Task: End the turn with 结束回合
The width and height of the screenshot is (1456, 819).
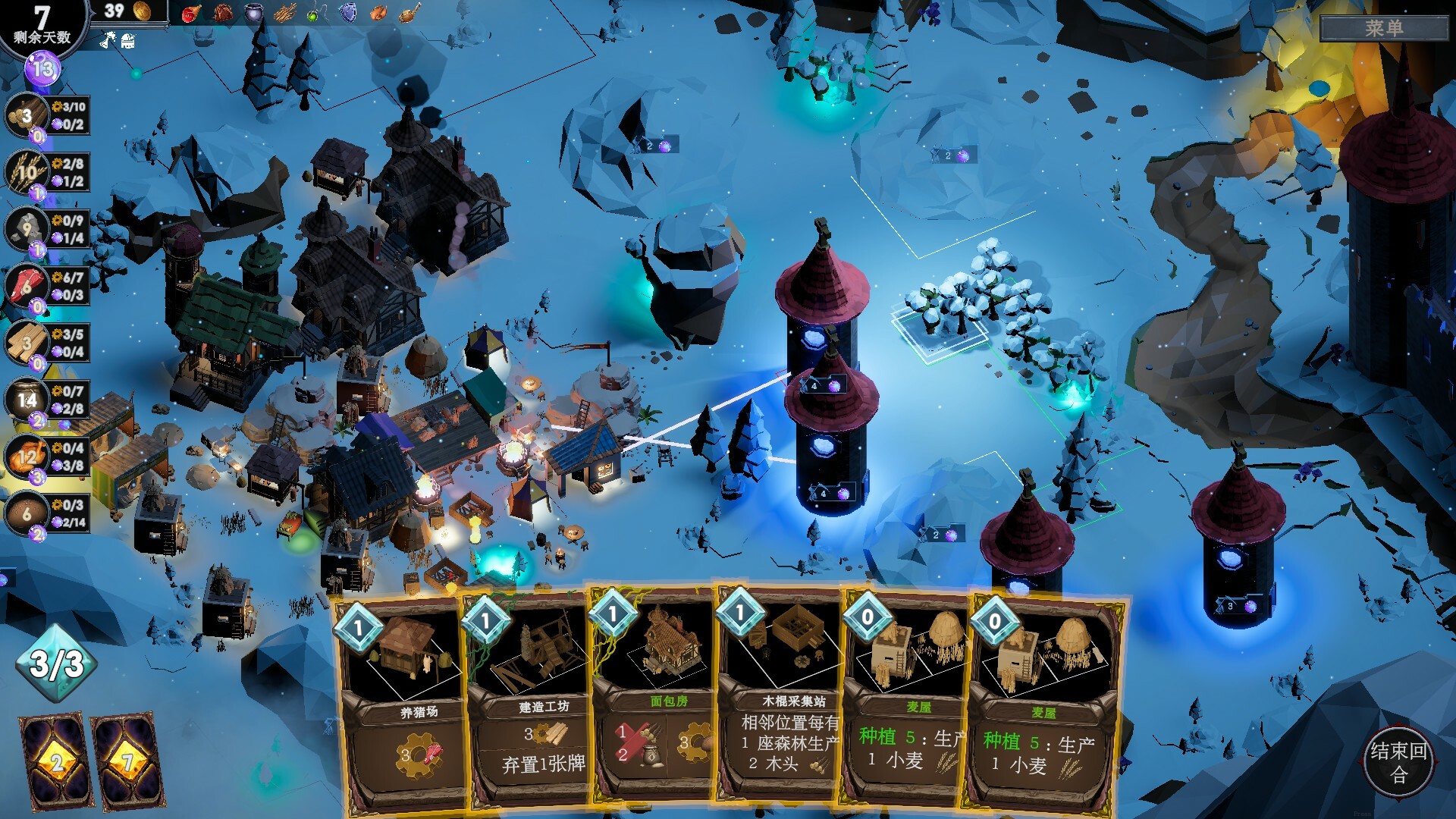Action: (x=1398, y=761)
